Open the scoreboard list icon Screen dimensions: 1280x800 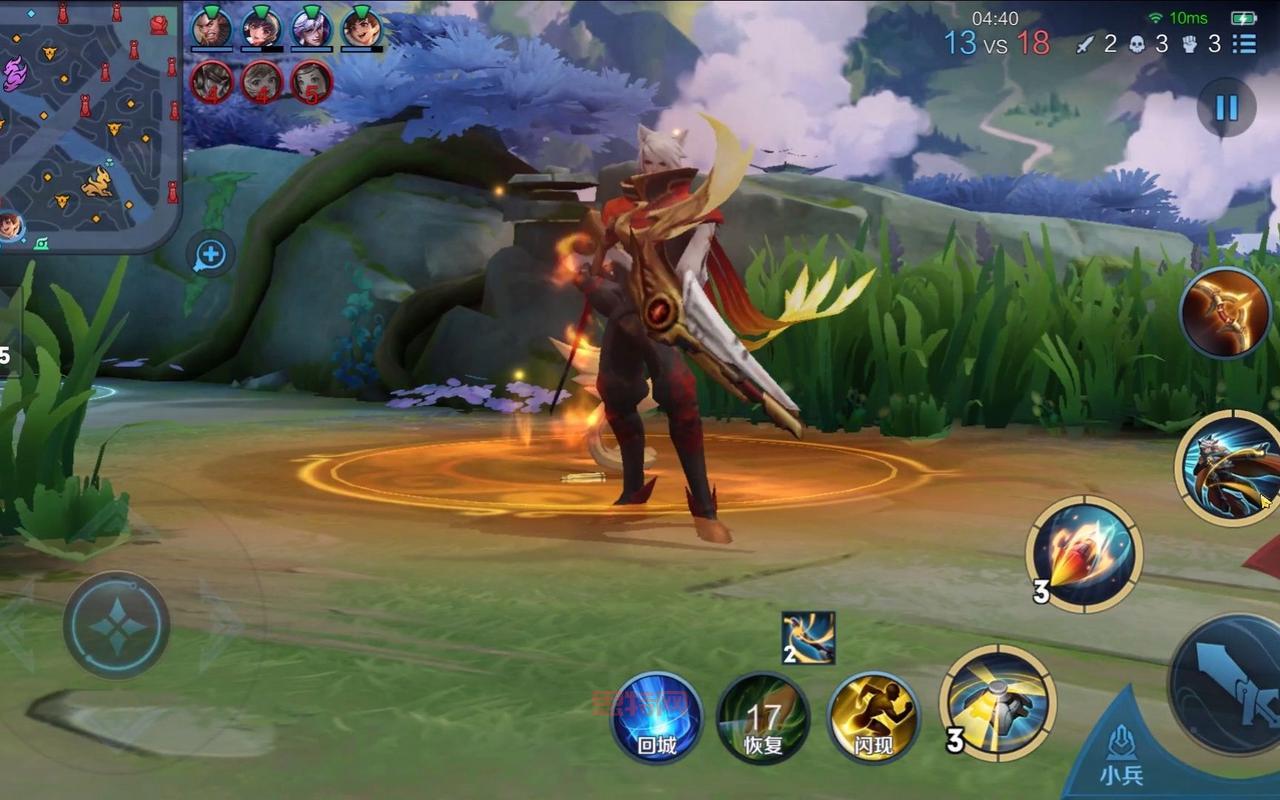tap(1244, 44)
